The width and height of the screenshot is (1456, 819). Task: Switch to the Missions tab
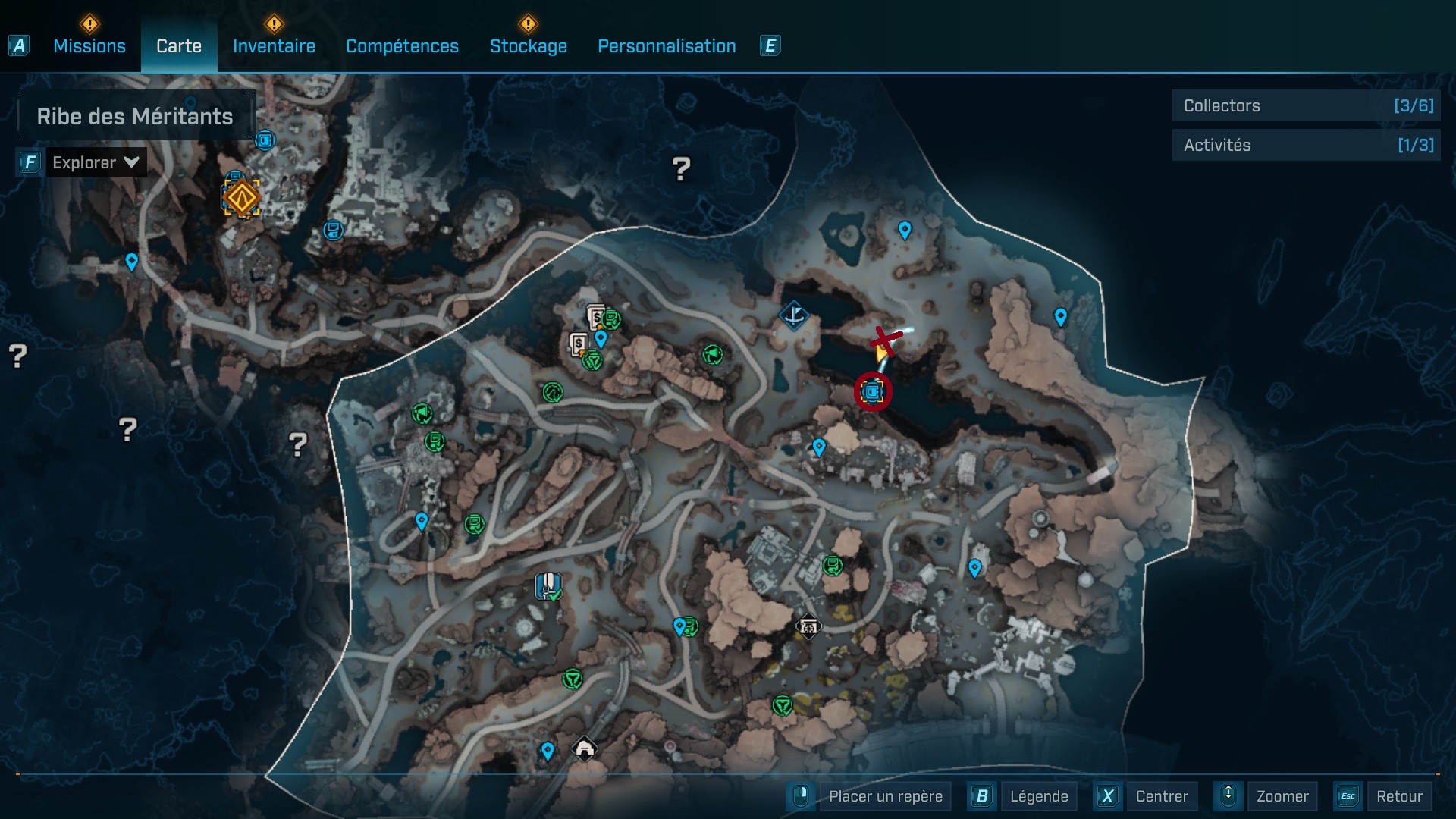point(89,46)
